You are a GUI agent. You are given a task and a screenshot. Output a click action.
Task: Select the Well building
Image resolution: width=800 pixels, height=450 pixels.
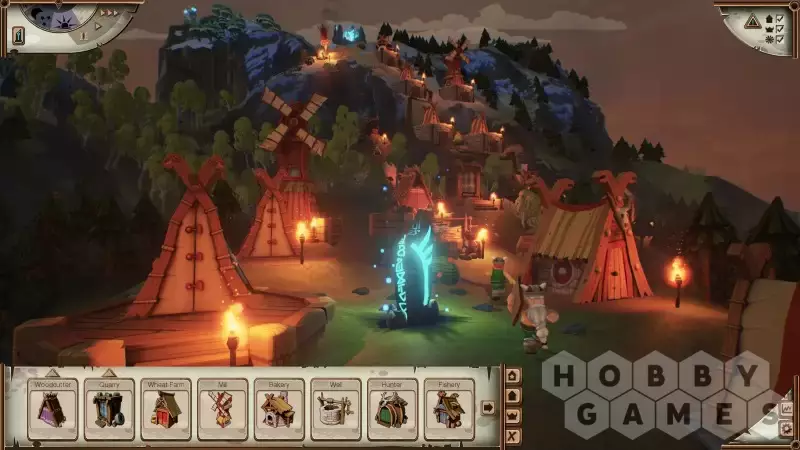pos(335,409)
